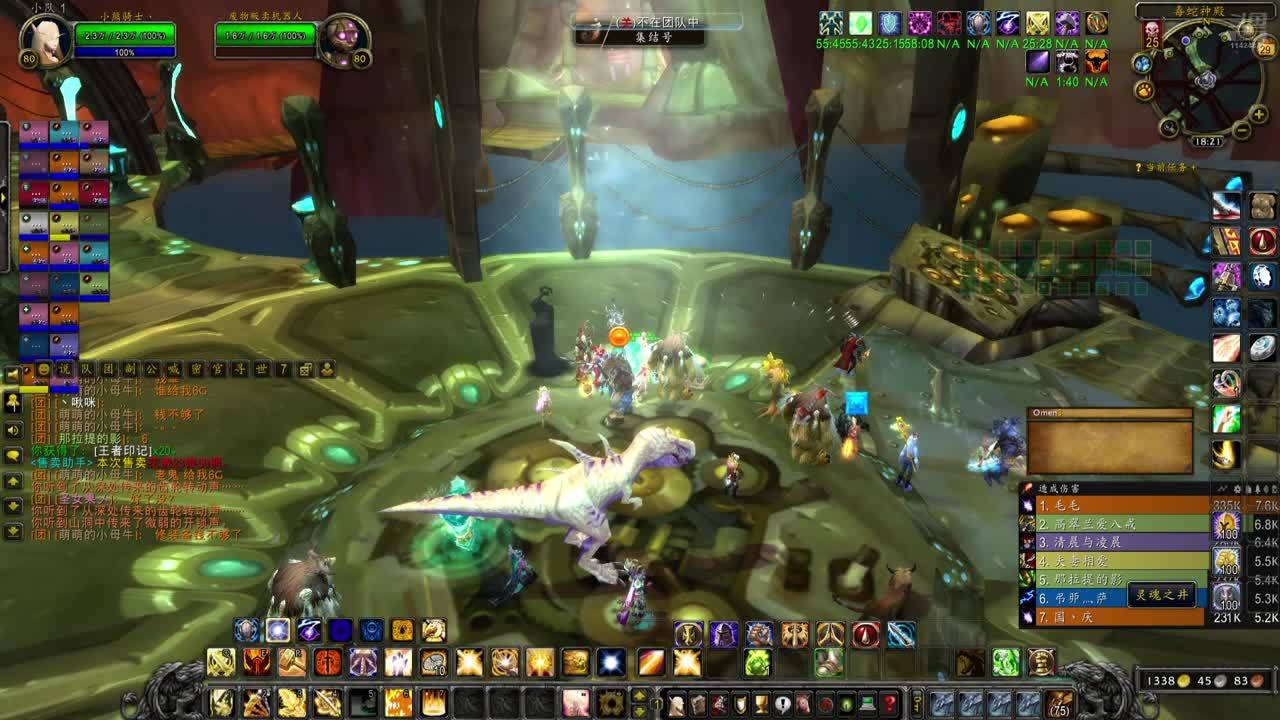
Task: Activate the glowing white star burst ability
Action: click(611, 662)
